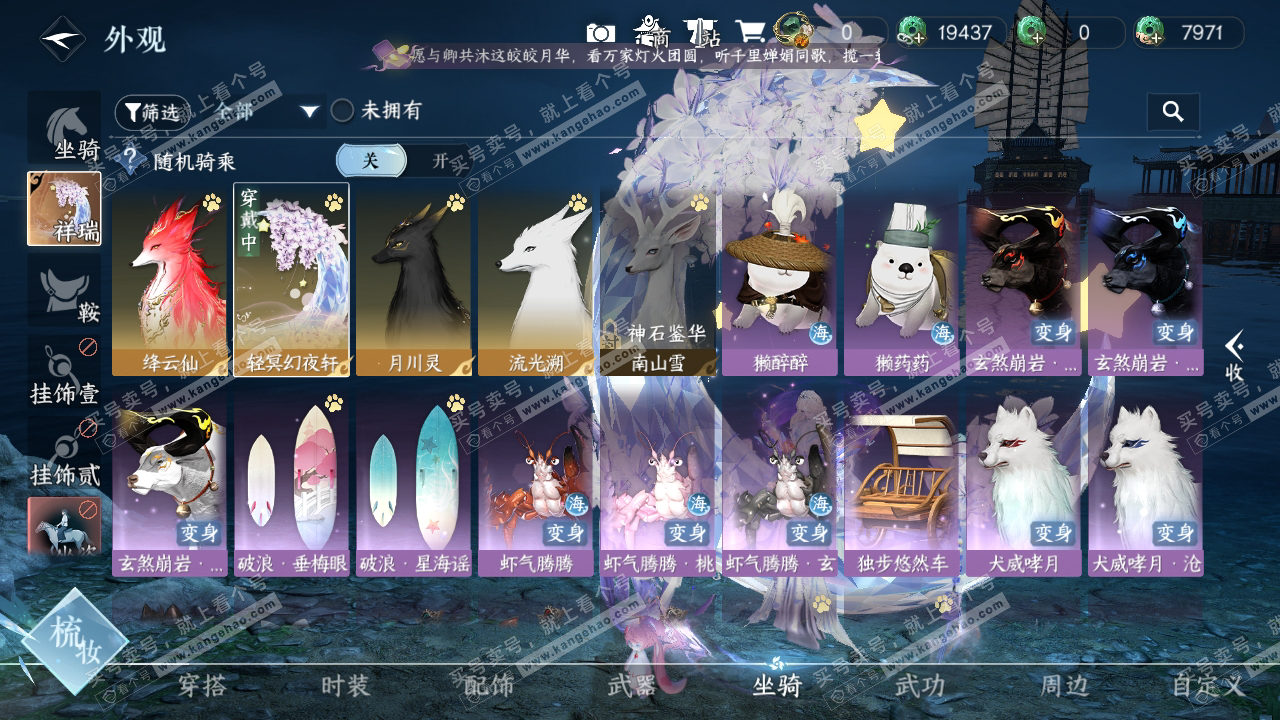Open the shopping cart icon

(x=750, y=33)
